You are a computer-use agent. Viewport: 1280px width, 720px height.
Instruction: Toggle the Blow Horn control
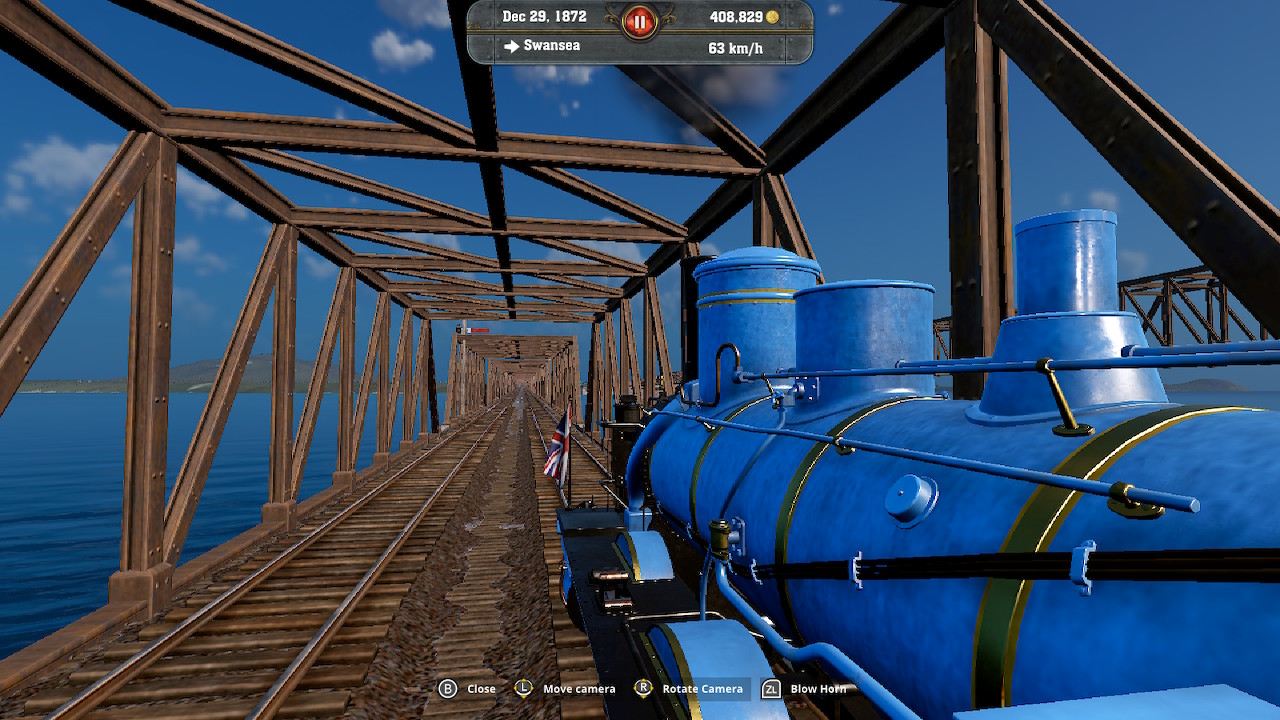click(819, 688)
